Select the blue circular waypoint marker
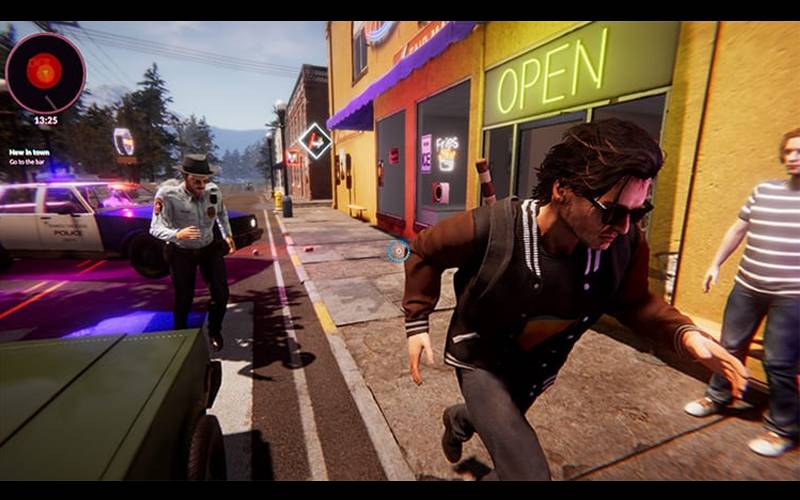800x500 pixels. (398, 251)
